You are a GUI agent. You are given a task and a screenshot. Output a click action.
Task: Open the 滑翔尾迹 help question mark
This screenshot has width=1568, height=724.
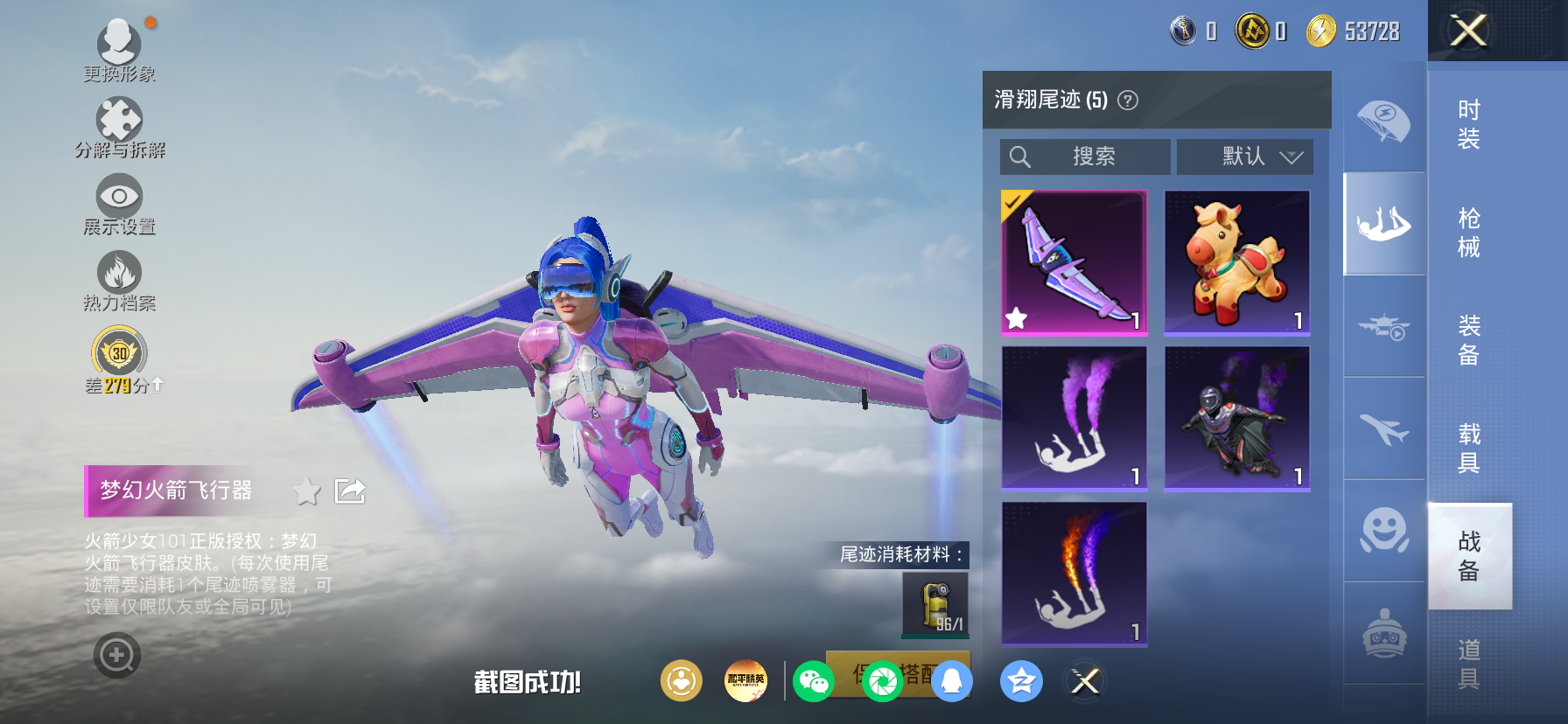point(1129,100)
